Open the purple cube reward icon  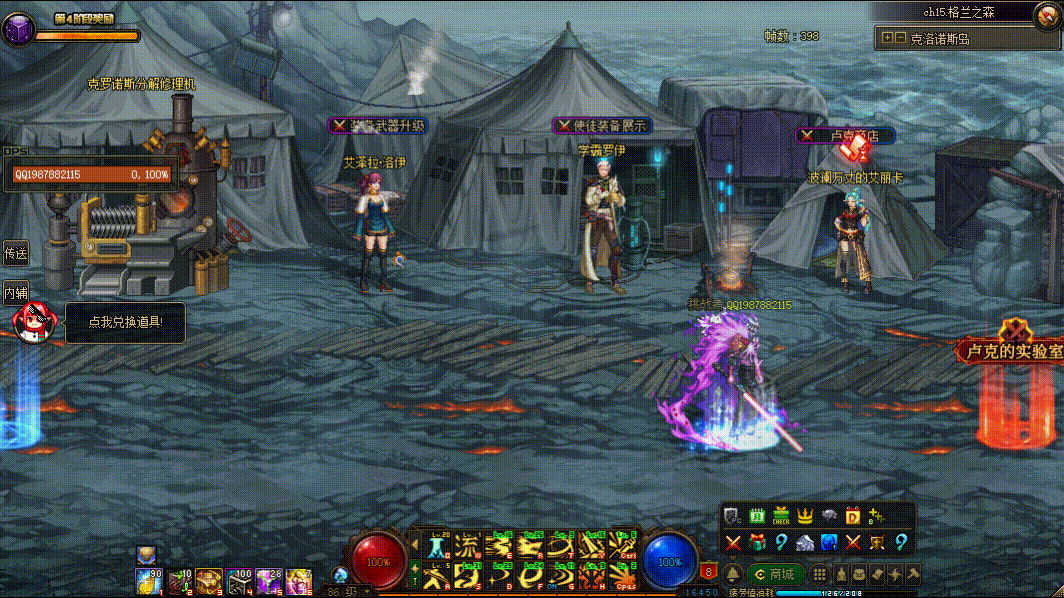coord(17,30)
